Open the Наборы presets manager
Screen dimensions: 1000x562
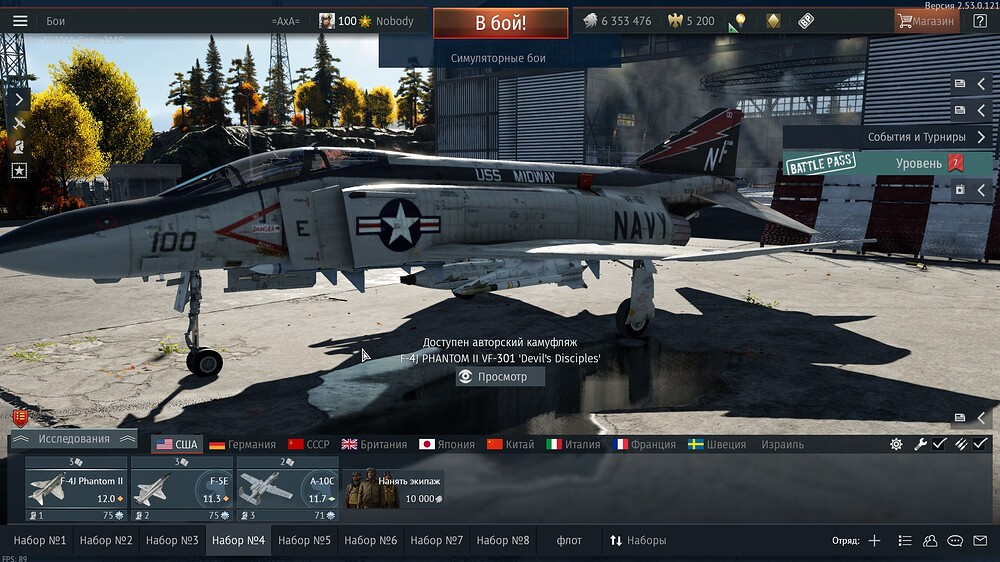[x=638, y=541]
